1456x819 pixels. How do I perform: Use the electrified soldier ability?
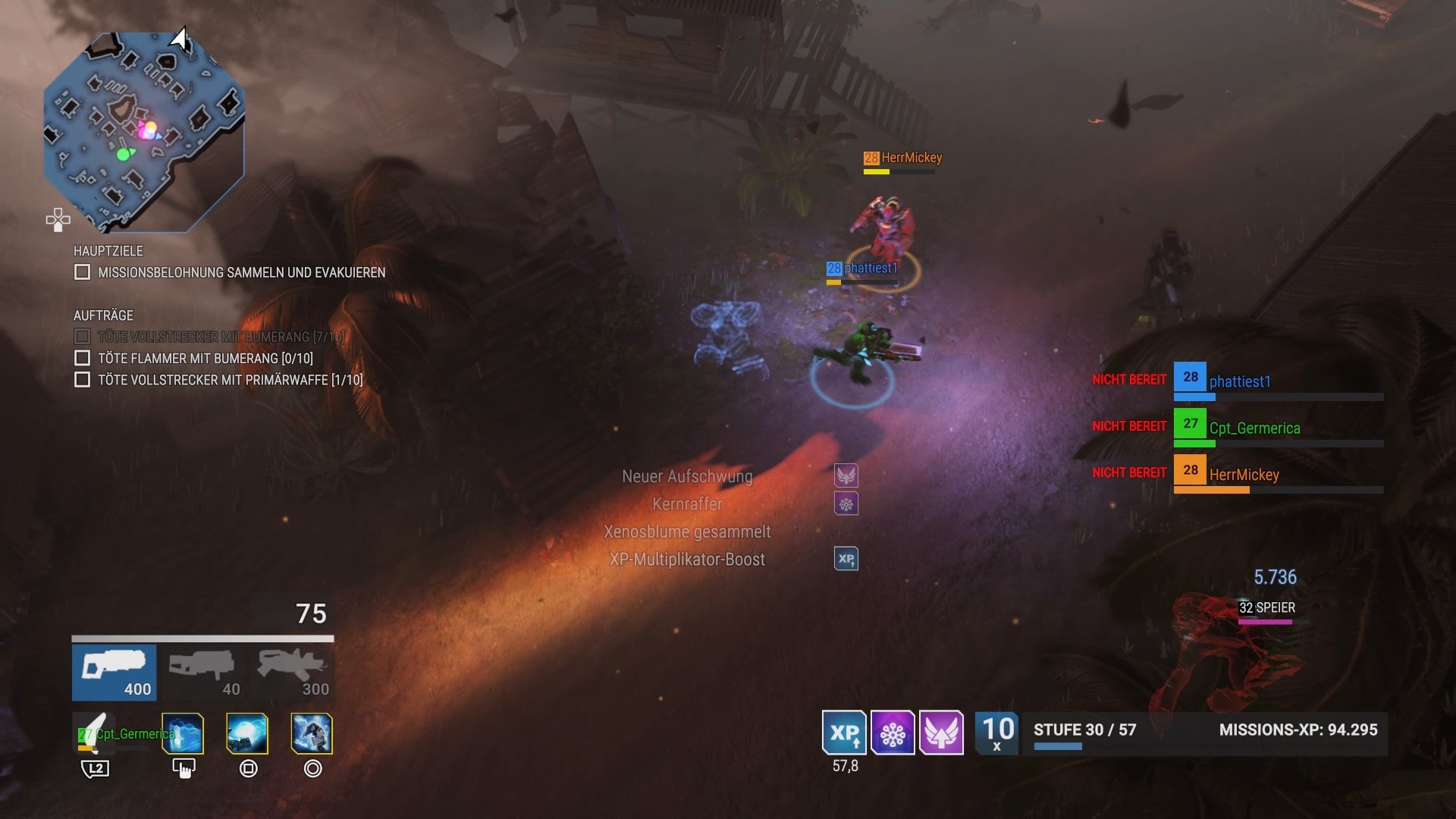click(312, 733)
